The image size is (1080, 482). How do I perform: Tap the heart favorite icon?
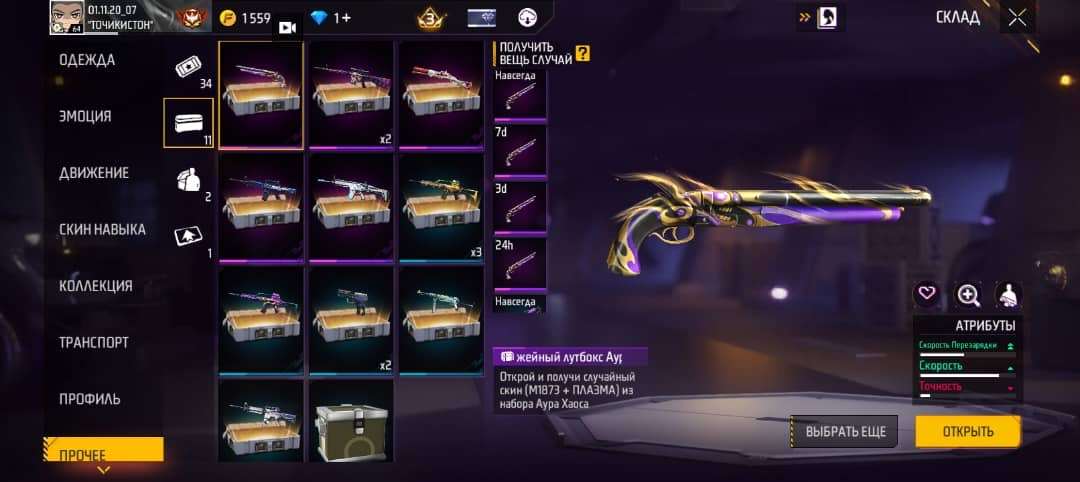click(927, 294)
